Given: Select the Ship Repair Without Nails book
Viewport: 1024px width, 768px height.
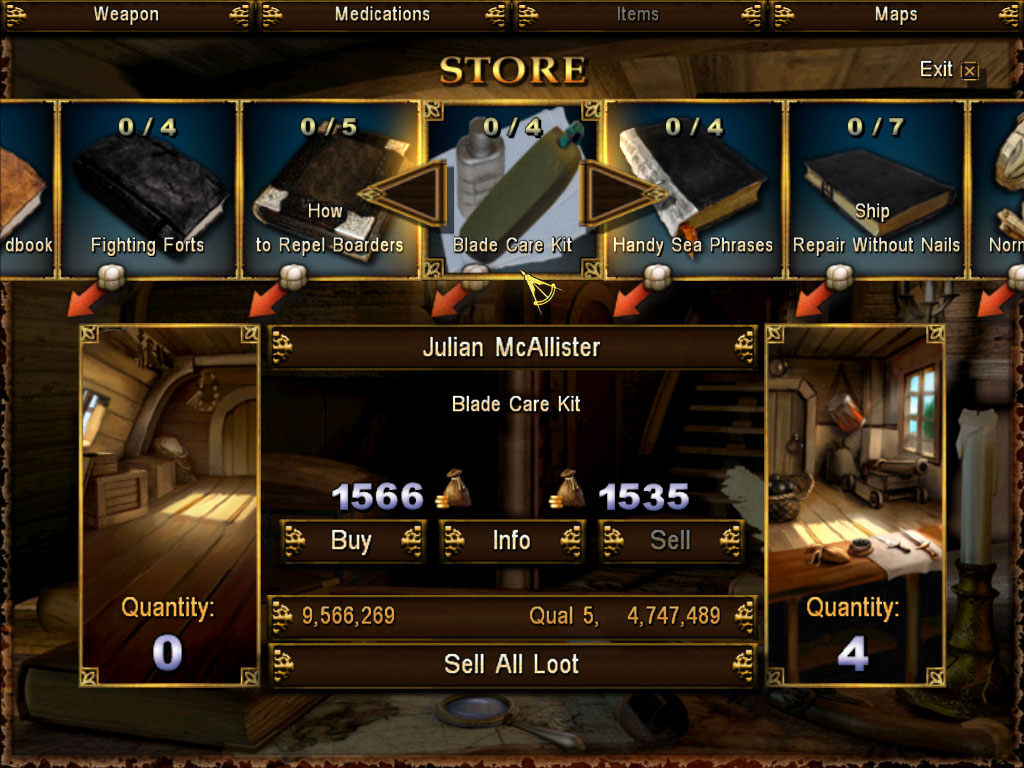Looking at the screenshot, I should point(876,190).
